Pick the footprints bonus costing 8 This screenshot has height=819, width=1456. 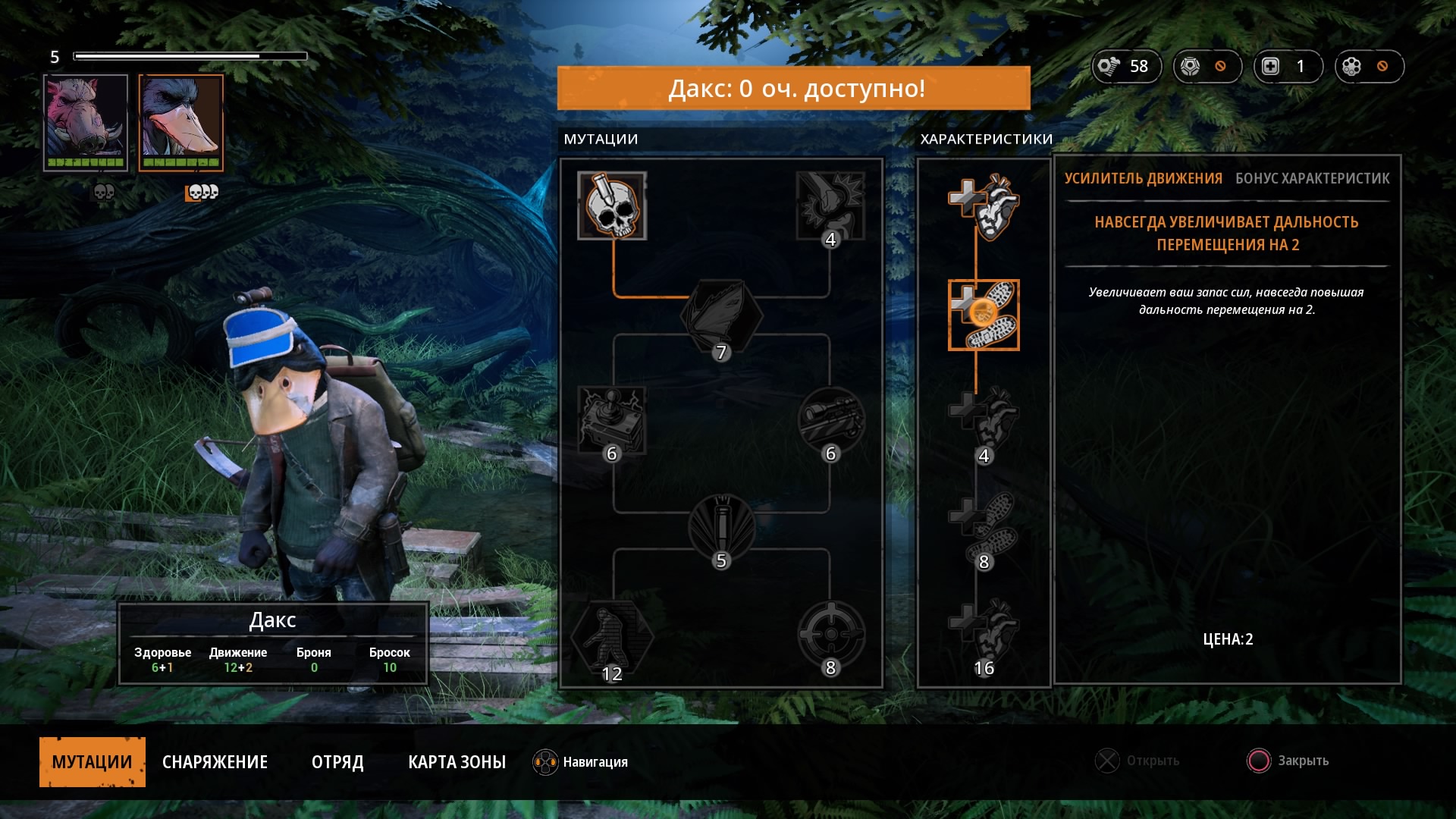coord(984,527)
